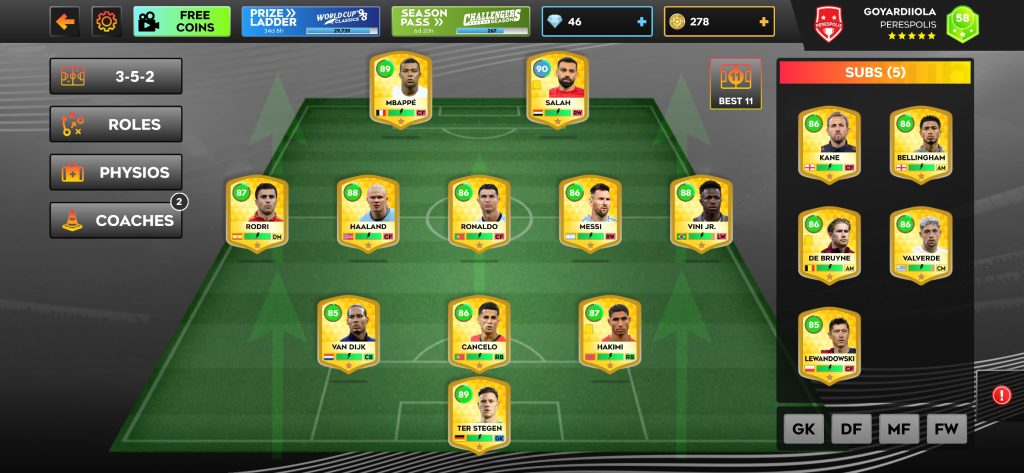
Task: Pick Kane from the substitutes
Action: (829, 145)
